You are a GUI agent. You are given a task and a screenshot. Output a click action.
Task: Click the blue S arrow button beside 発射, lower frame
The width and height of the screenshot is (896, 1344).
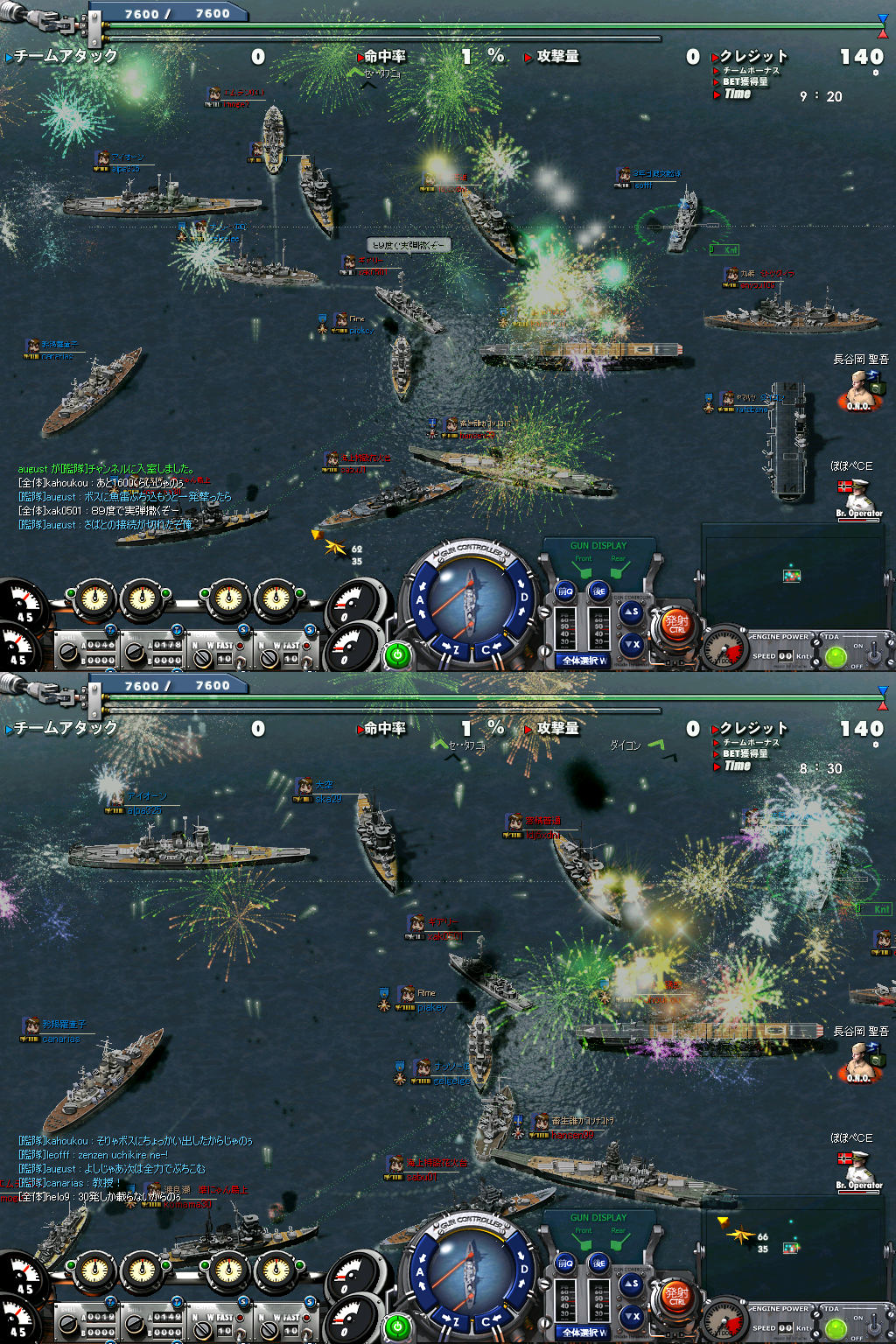632,1284
